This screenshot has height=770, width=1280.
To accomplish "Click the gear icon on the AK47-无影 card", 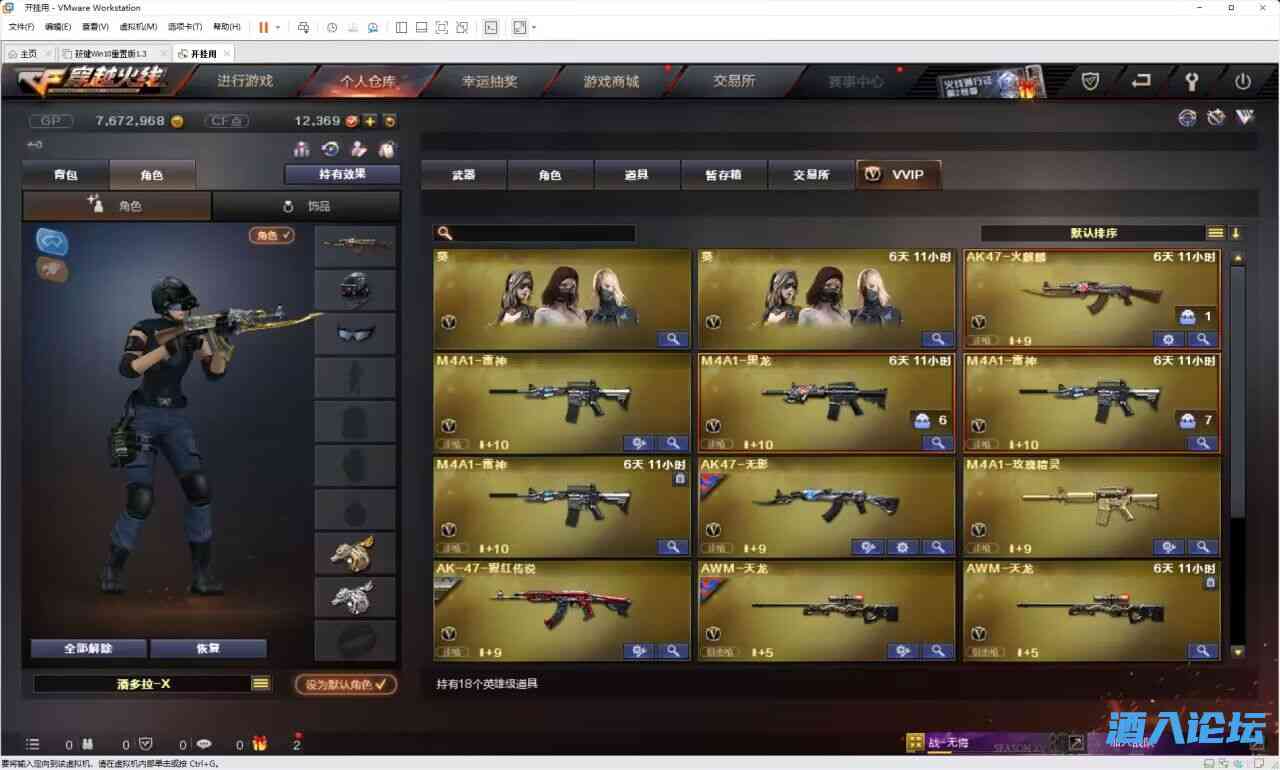I will 903,547.
